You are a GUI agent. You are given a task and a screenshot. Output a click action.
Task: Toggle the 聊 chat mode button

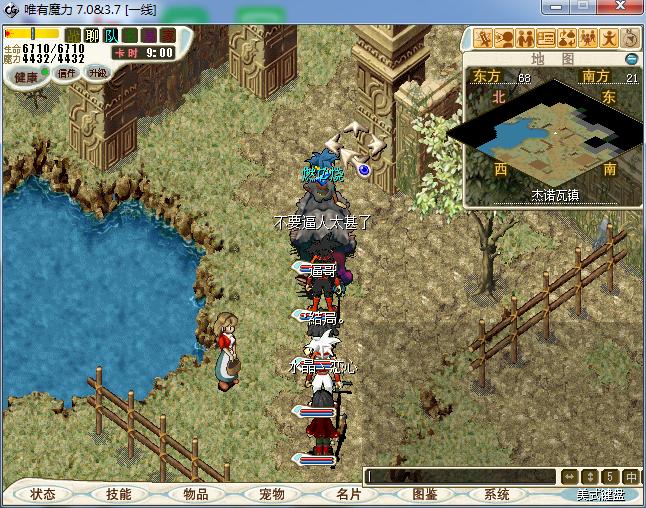[92, 36]
